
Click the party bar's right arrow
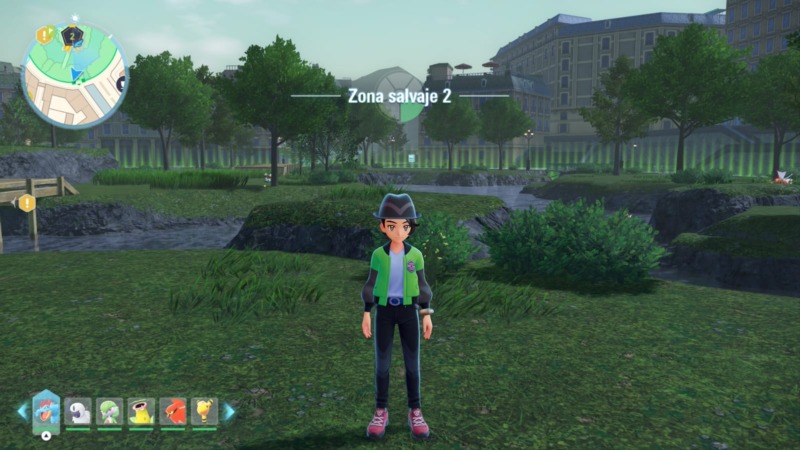pyautogui.click(x=229, y=411)
